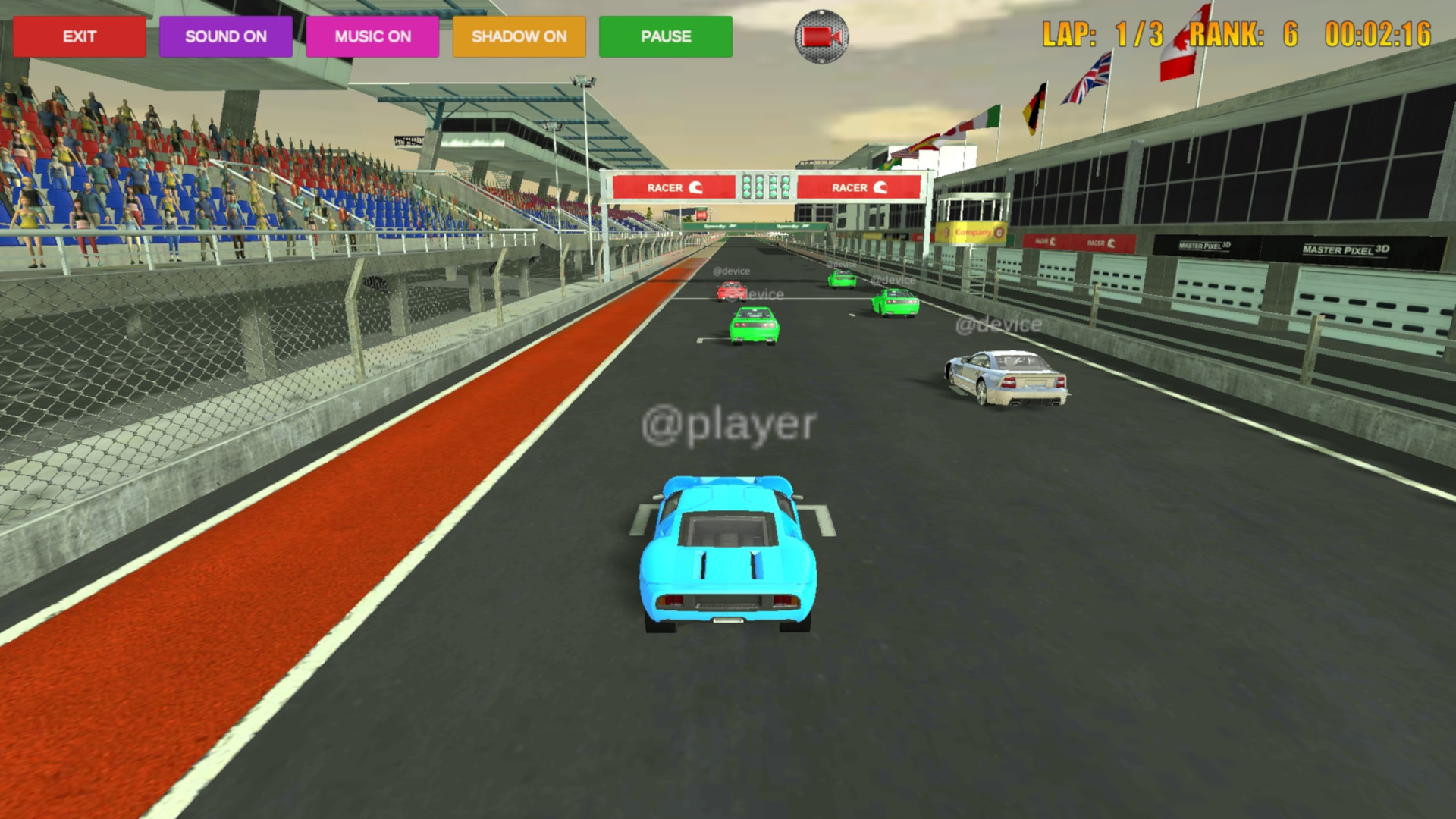This screenshot has width=1456, height=819.
Task: Turn off music via MUSIC ON toggle
Action: coord(372,36)
